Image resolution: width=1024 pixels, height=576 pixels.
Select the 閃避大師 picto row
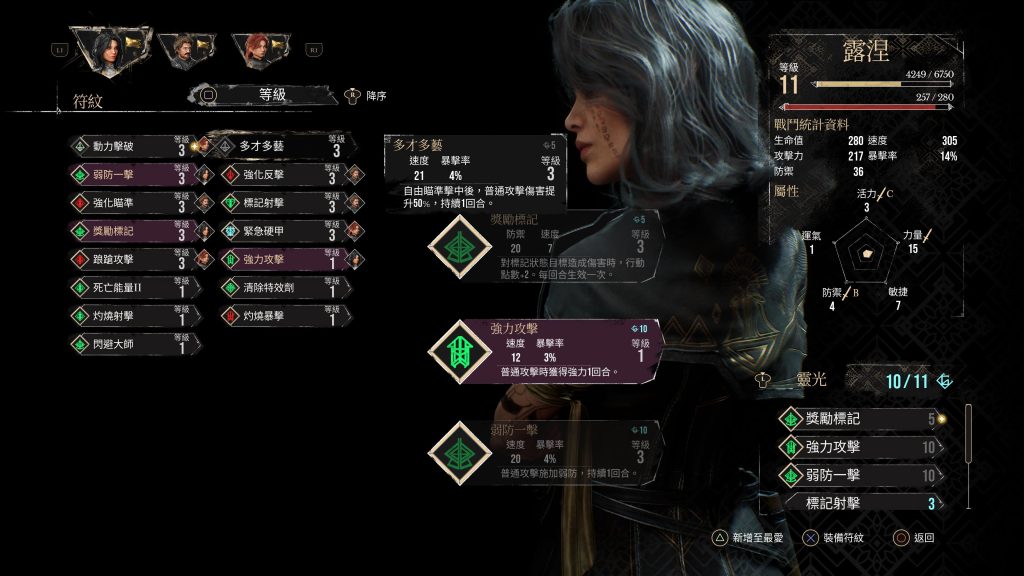[130, 345]
